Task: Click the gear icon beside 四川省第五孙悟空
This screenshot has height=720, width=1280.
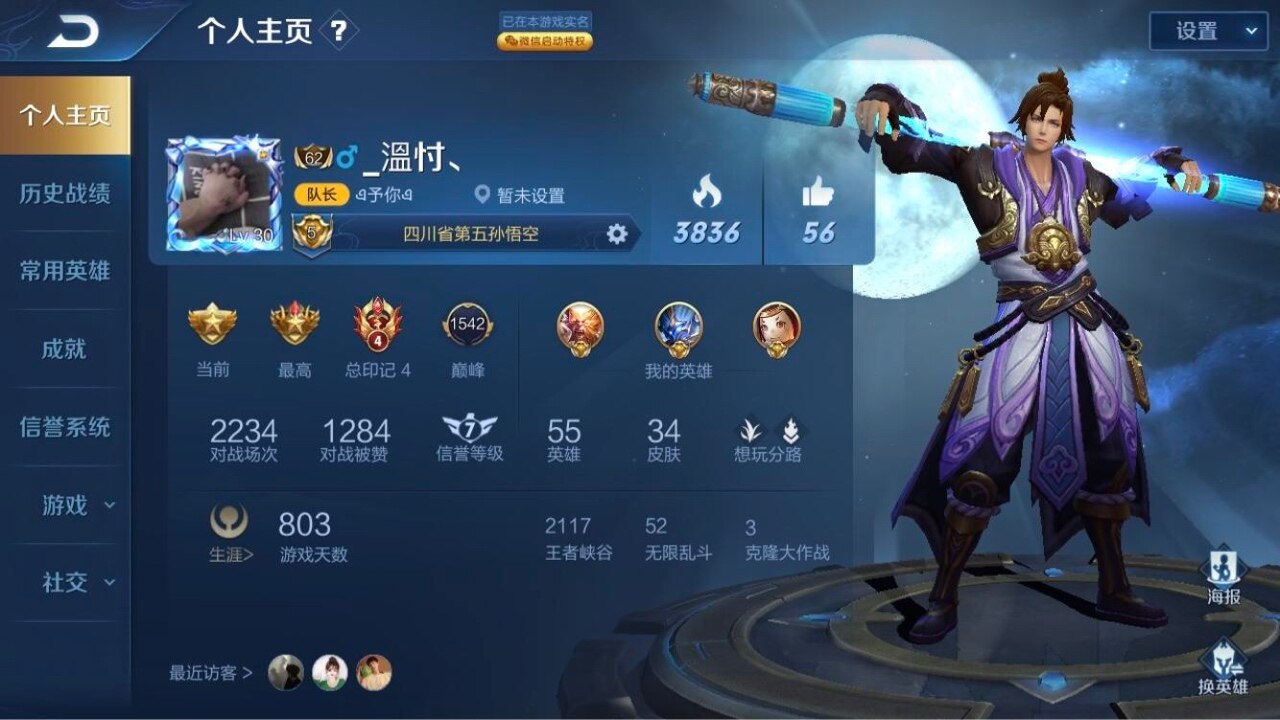Action: tap(617, 234)
